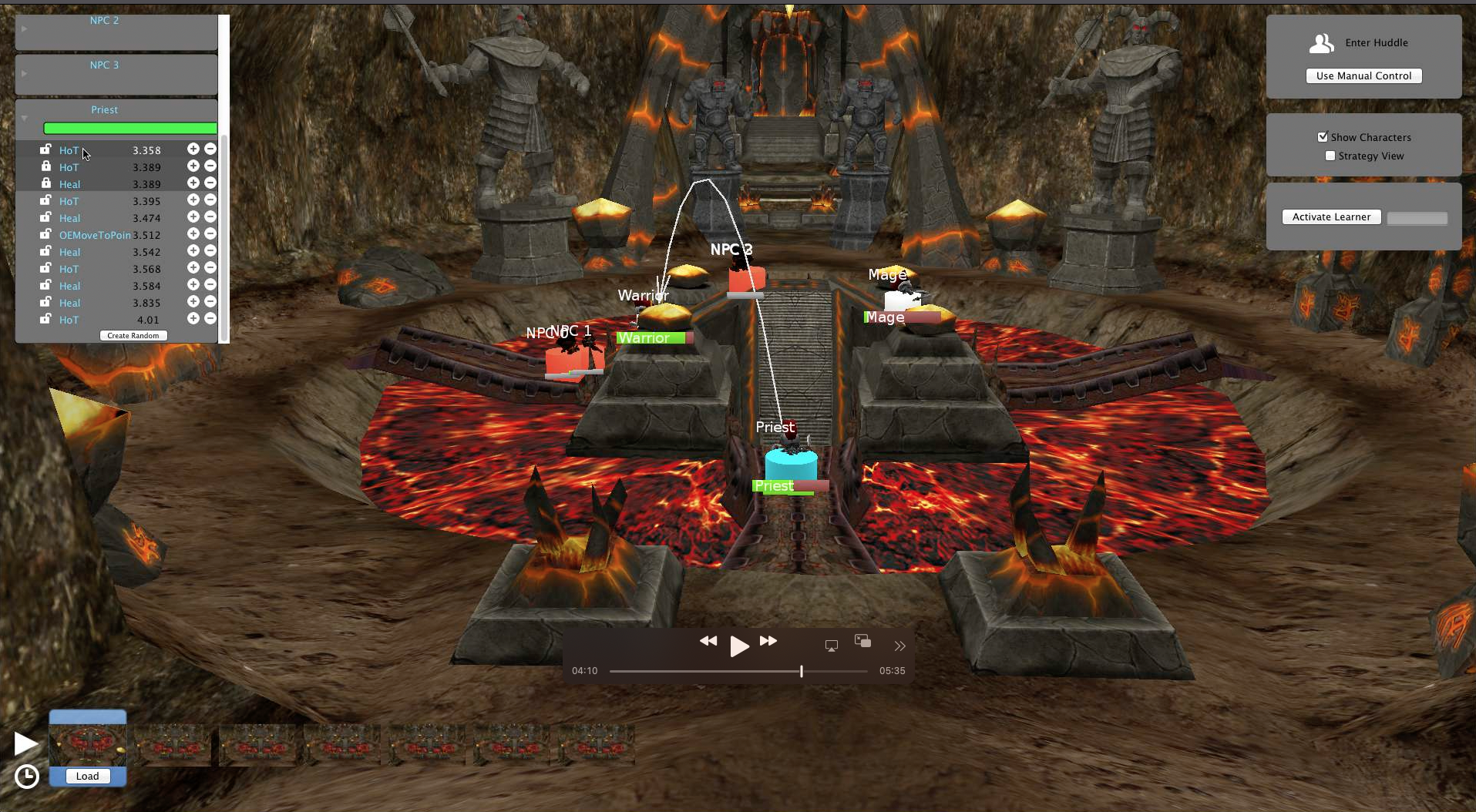Image resolution: width=1476 pixels, height=812 pixels.
Task: Create a random Priest action
Action: click(x=133, y=336)
